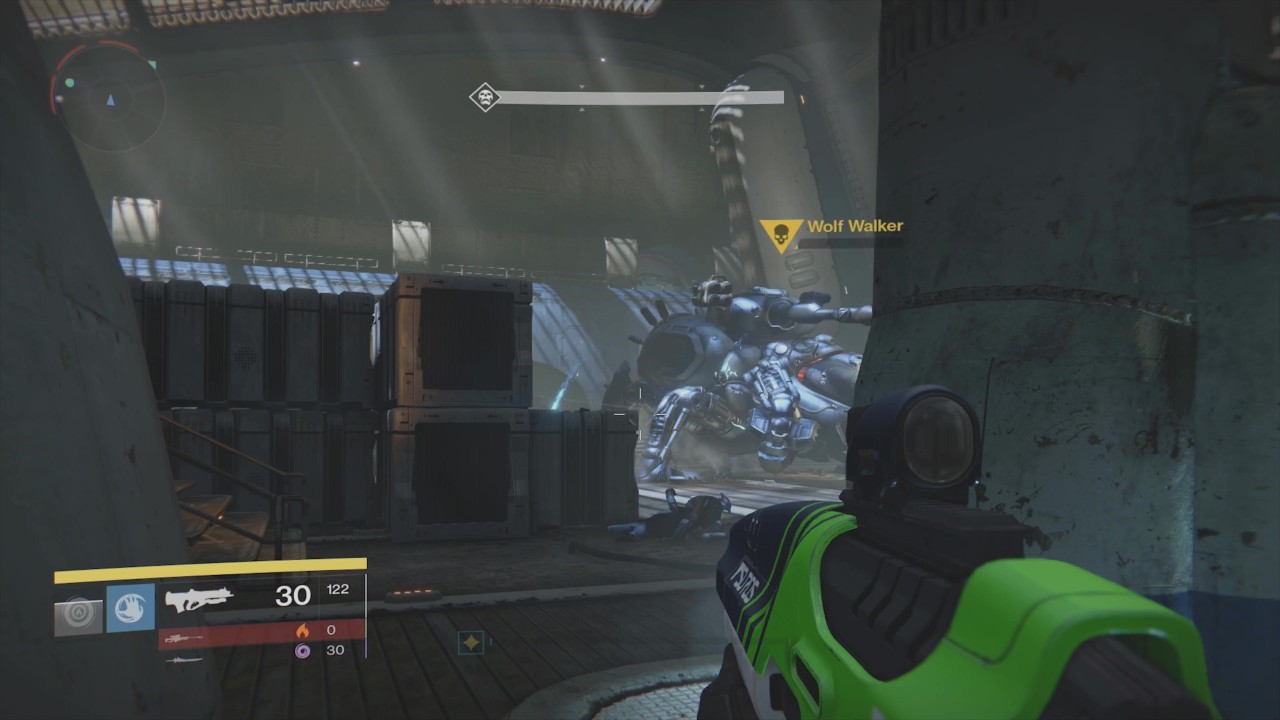
Task: Switch to the heavy sword weapon icon
Action: tap(182, 659)
